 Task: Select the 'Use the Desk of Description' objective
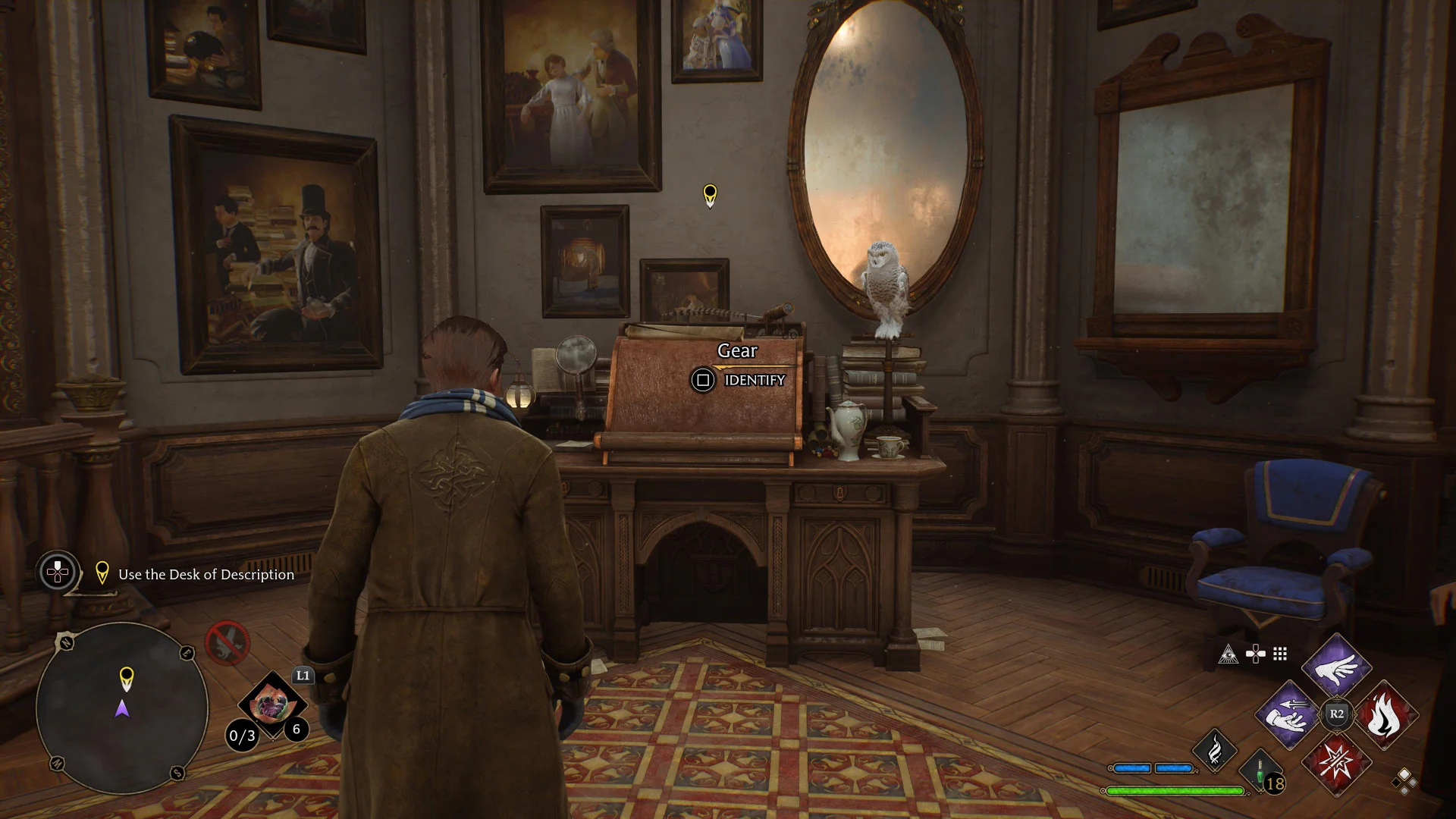click(206, 575)
